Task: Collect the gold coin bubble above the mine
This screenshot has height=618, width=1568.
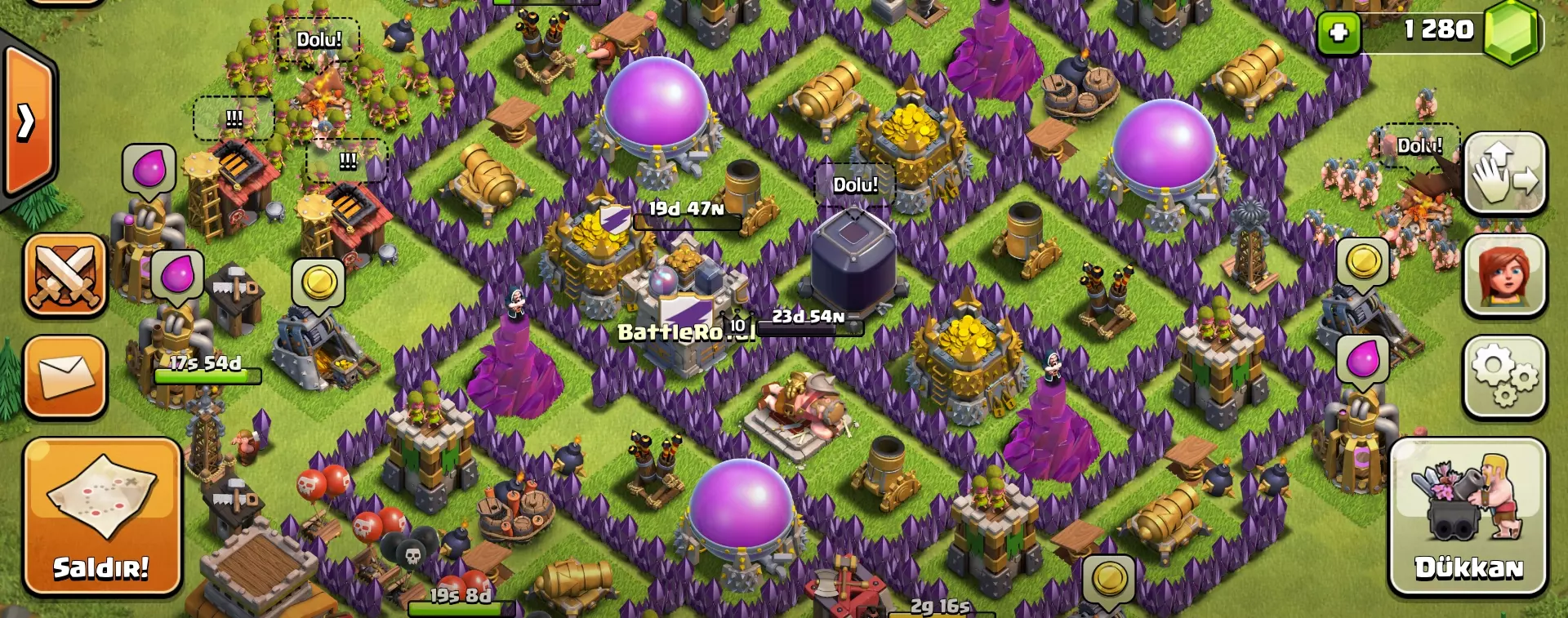Action: tap(318, 278)
